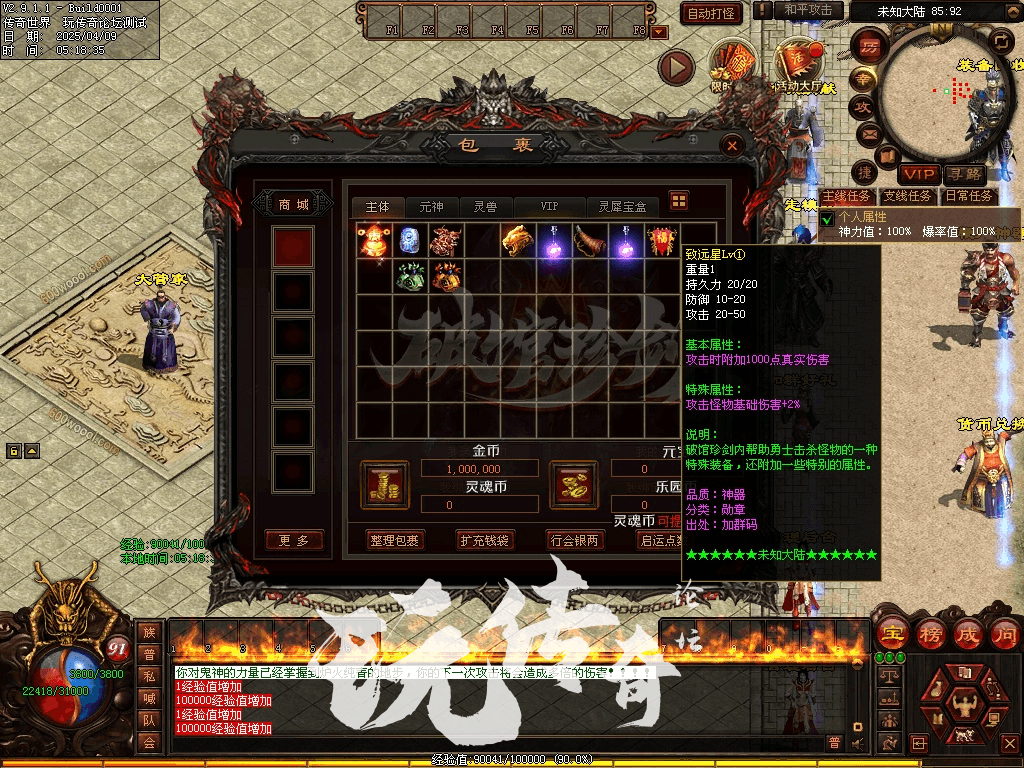Image resolution: width=1024 pixels, height=768 pixels.
Task: Close the 包裹 inventory window
Action: tap(733, 146)
